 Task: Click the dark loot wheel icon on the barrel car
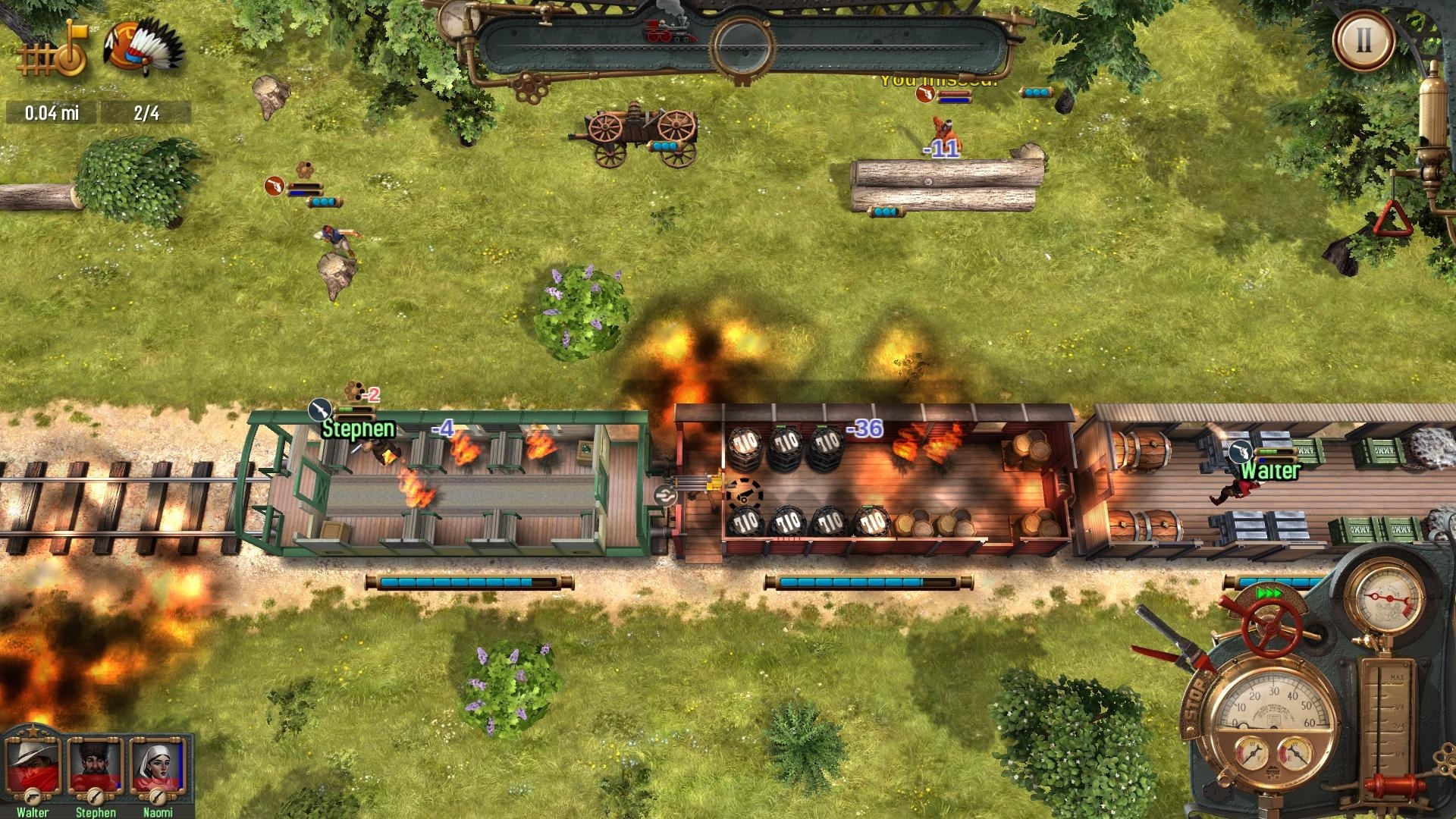point(745,493)
